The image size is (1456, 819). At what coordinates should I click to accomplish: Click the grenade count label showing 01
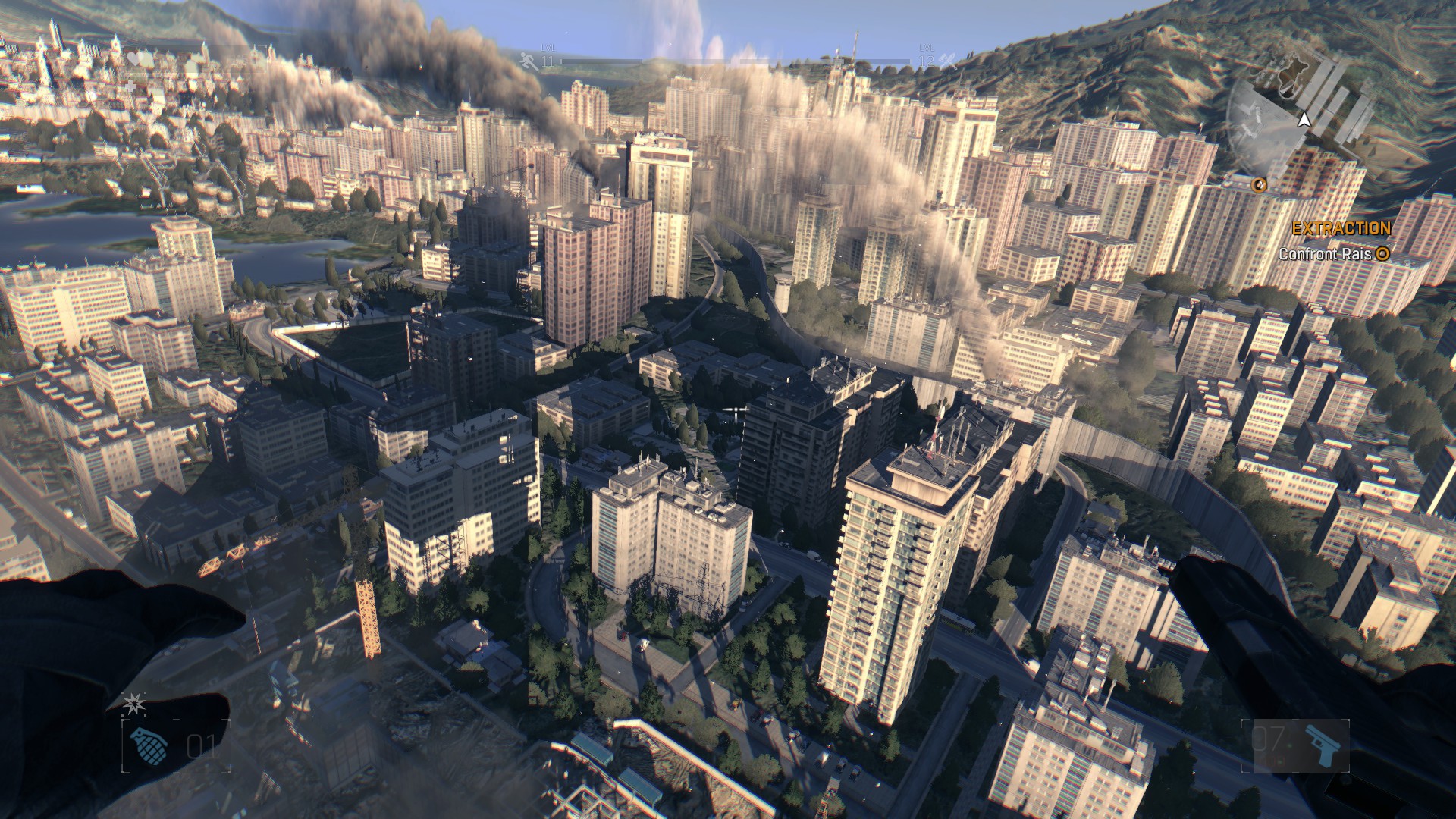pos(201,747)
